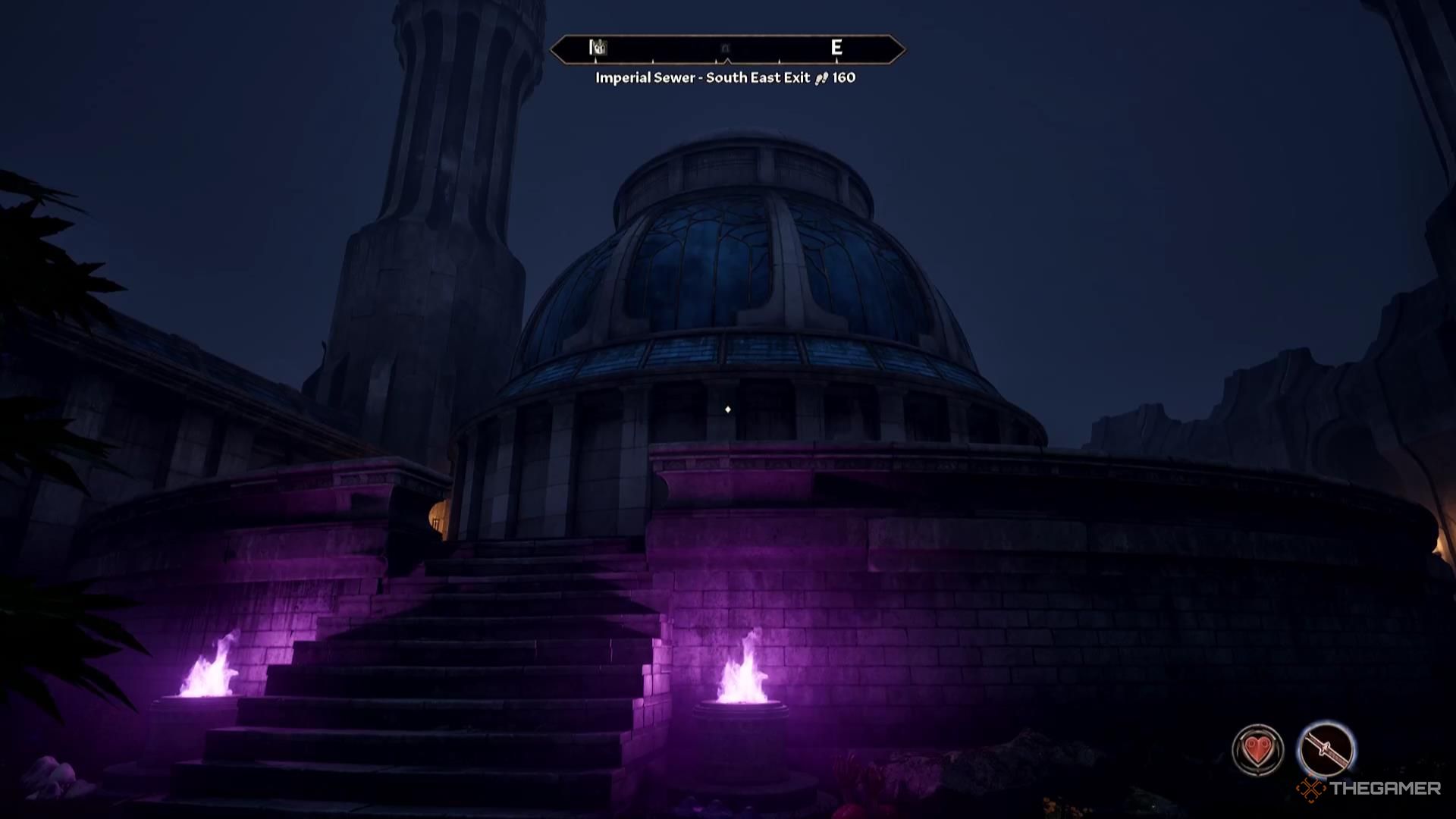Click the city marker on the compass
The image size is (1456, 819).
click(x=598, y=49)
